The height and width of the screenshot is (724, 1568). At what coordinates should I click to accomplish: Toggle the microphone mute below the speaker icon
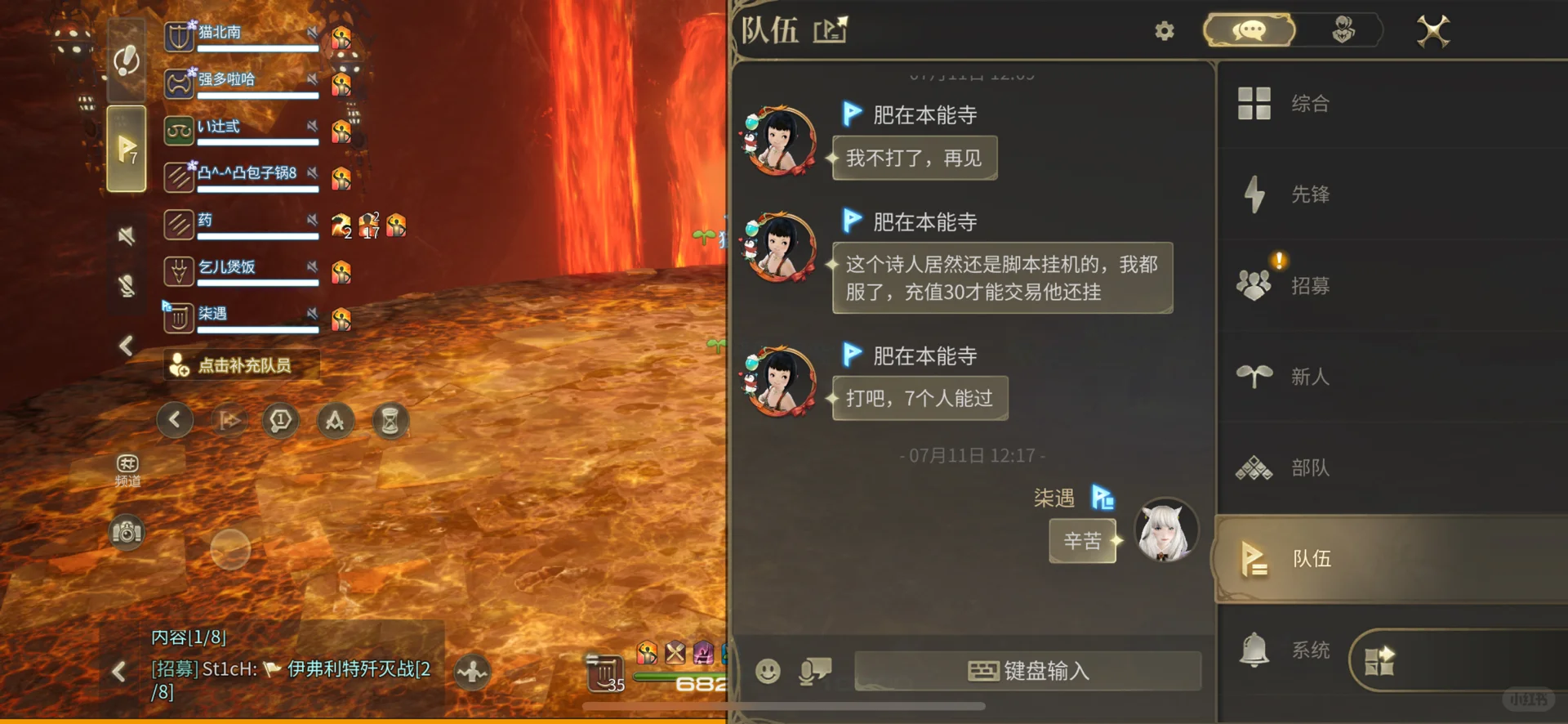pos(124,284)
